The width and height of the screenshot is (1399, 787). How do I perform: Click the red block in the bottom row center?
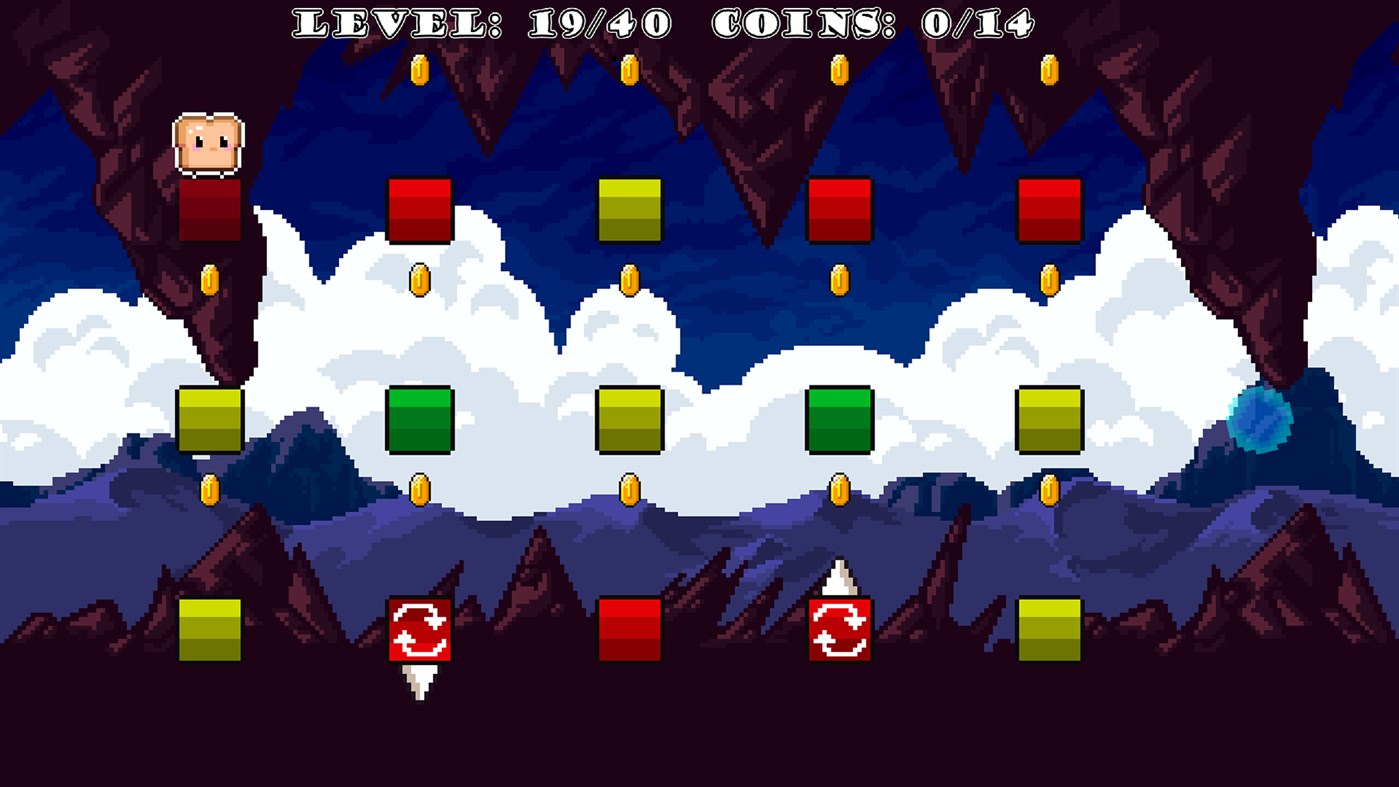click(629, 627)
